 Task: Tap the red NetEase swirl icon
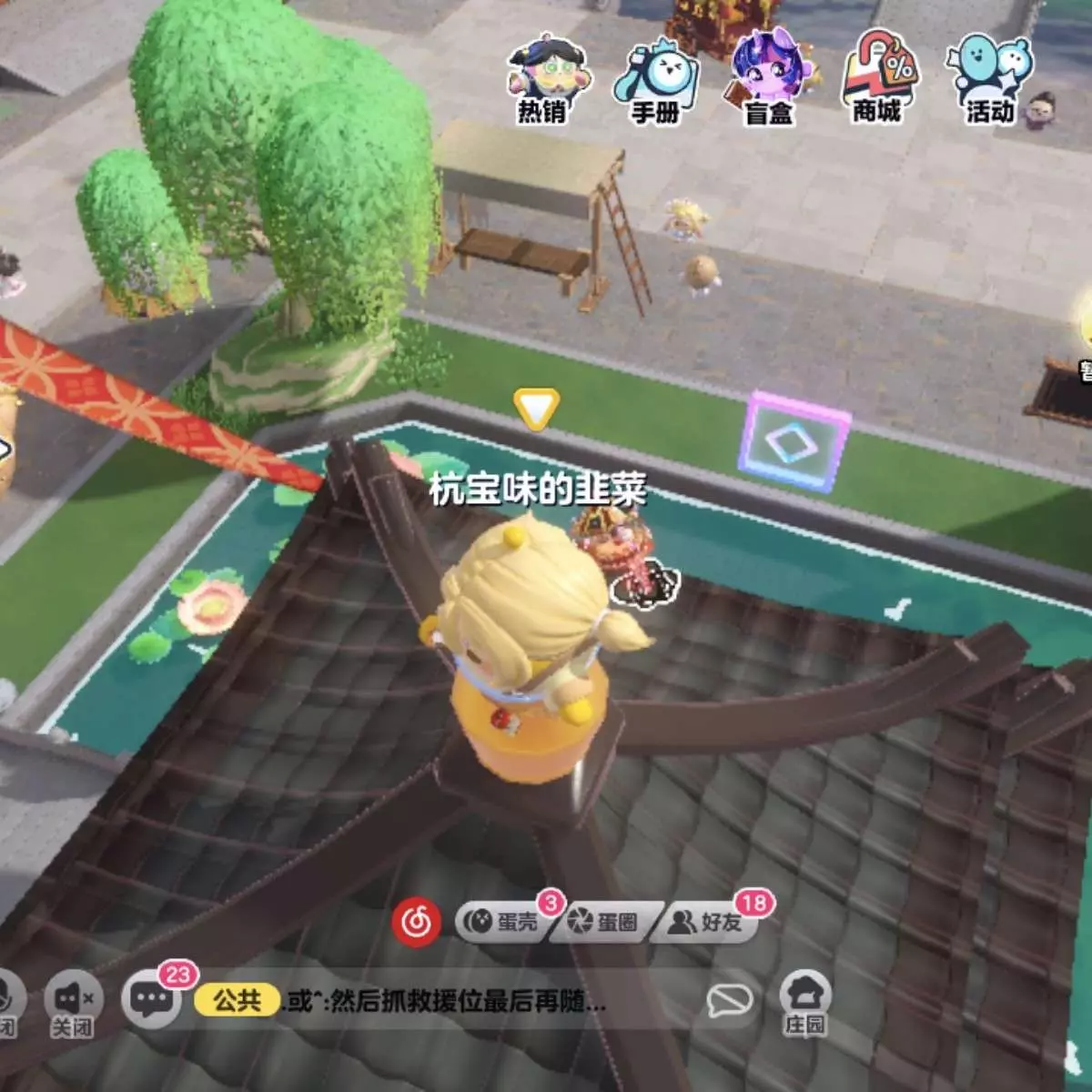416,922
